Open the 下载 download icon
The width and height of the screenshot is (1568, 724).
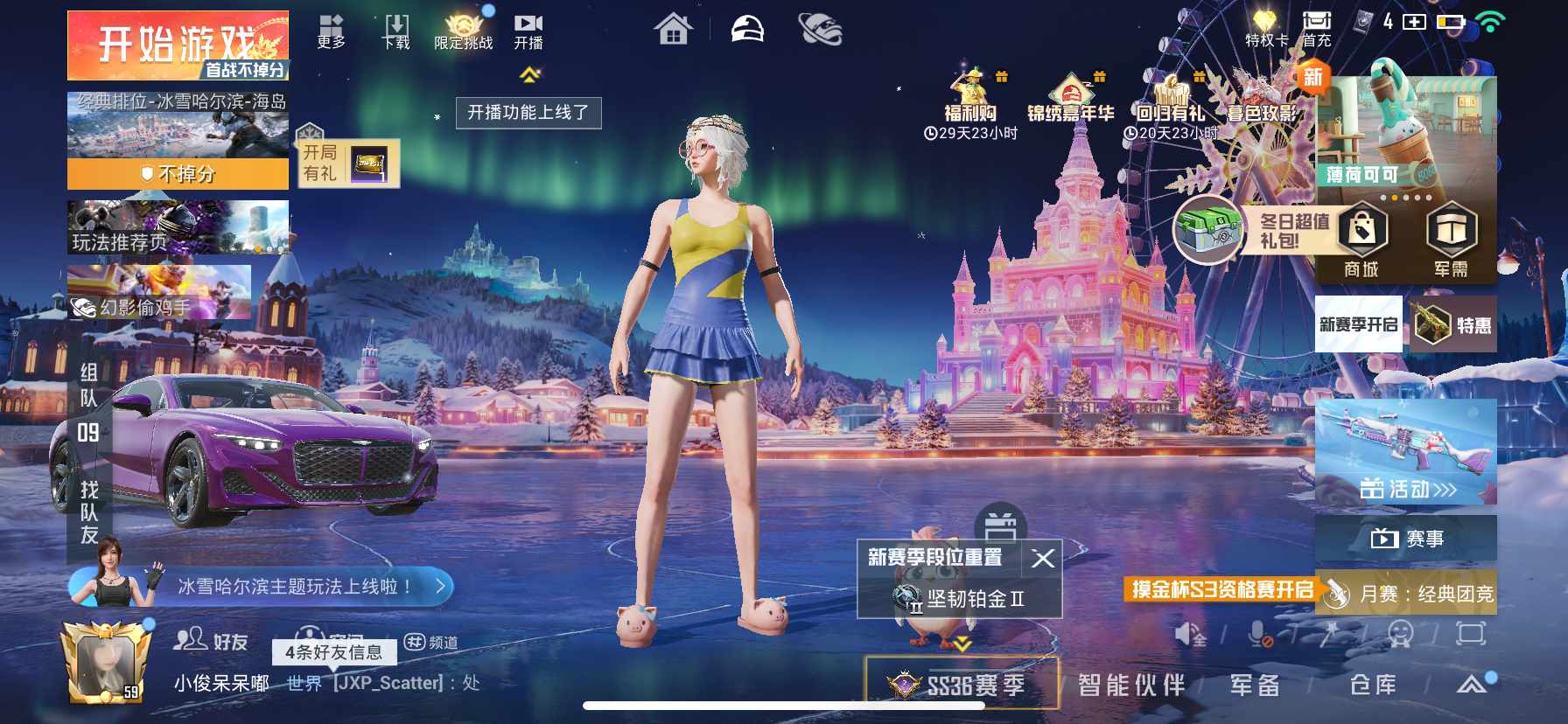[x=396, y=31]
